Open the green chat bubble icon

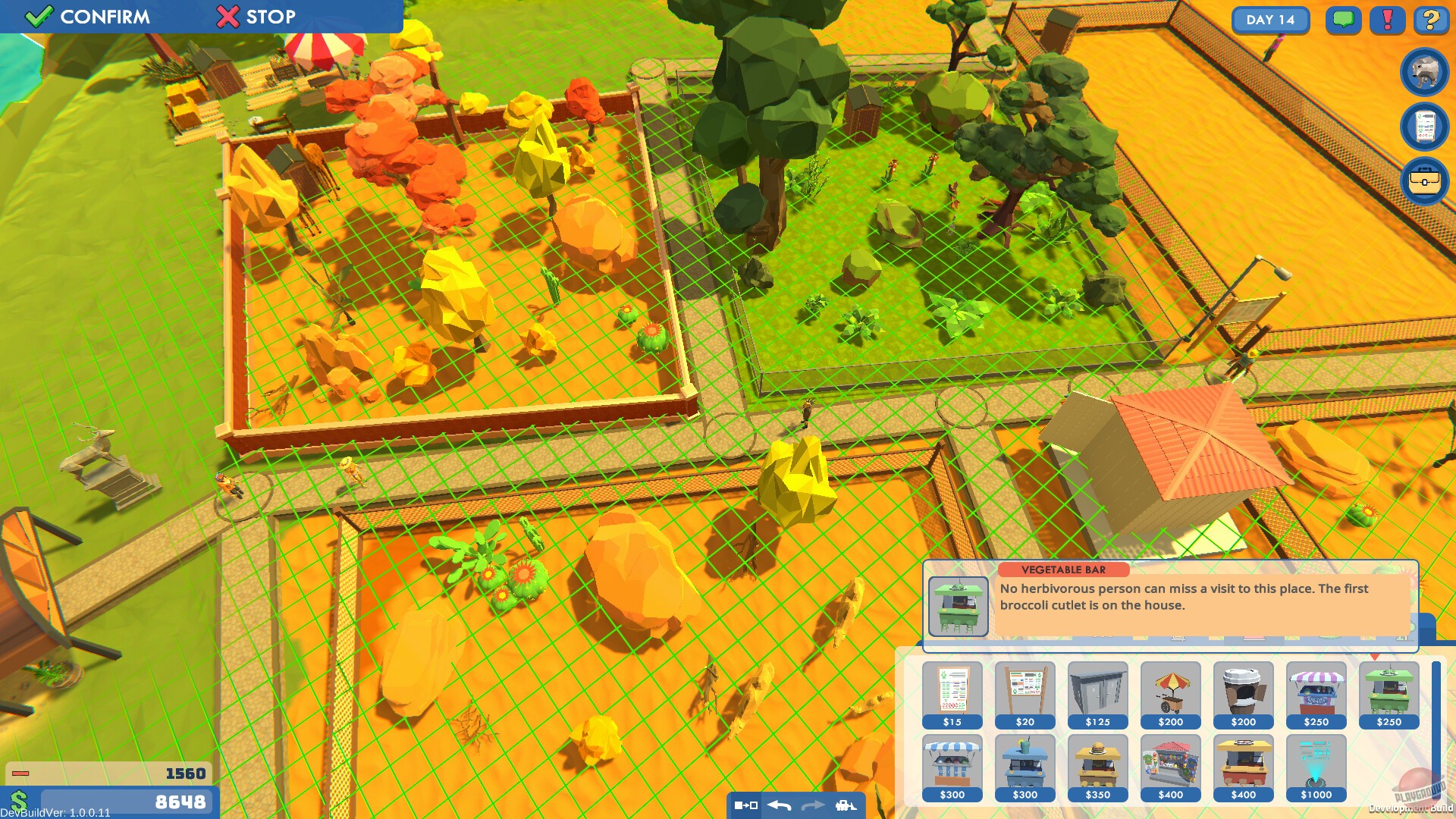coord(1343,20)
